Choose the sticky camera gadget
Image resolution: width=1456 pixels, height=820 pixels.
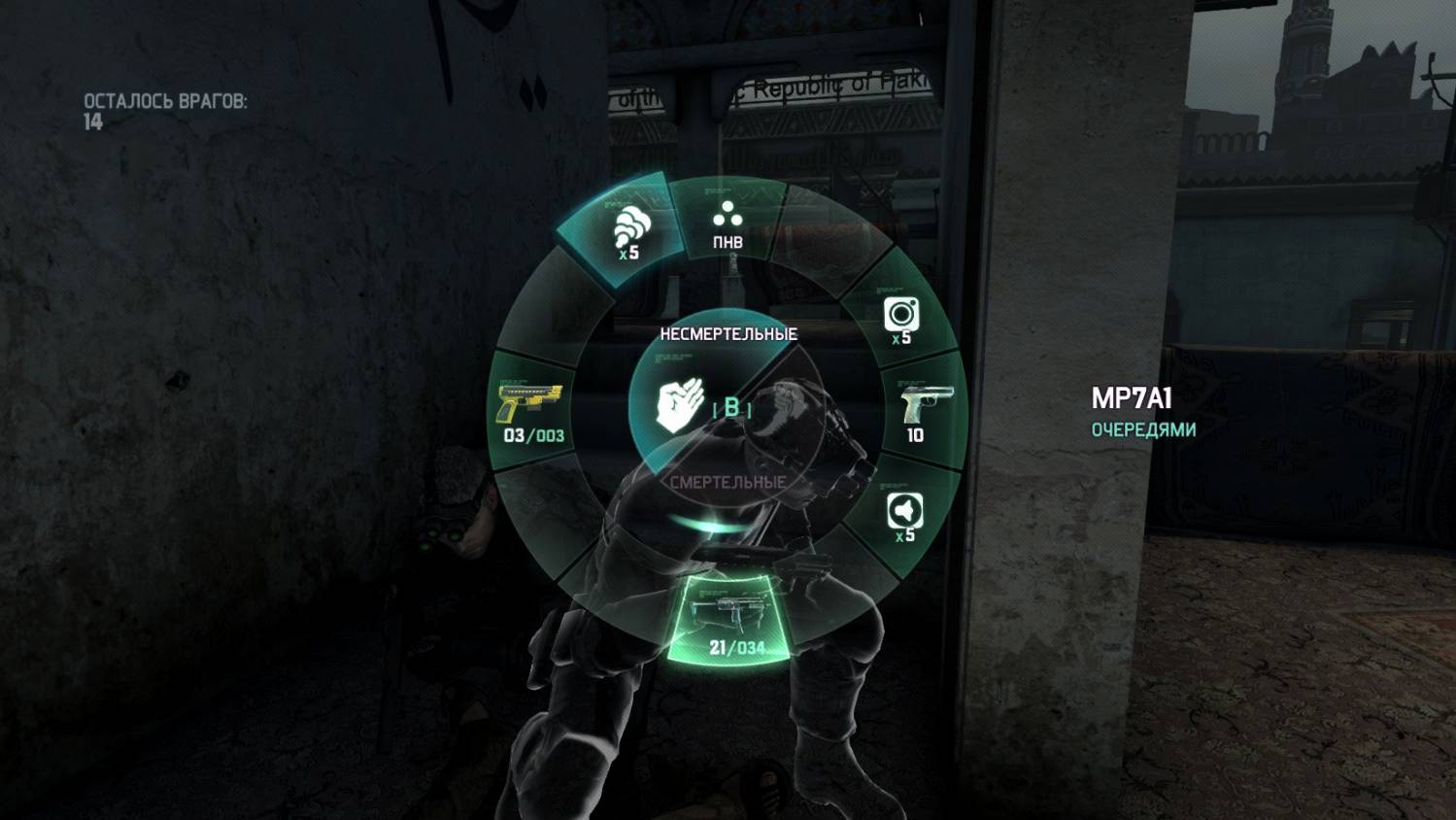pos(901,319)
